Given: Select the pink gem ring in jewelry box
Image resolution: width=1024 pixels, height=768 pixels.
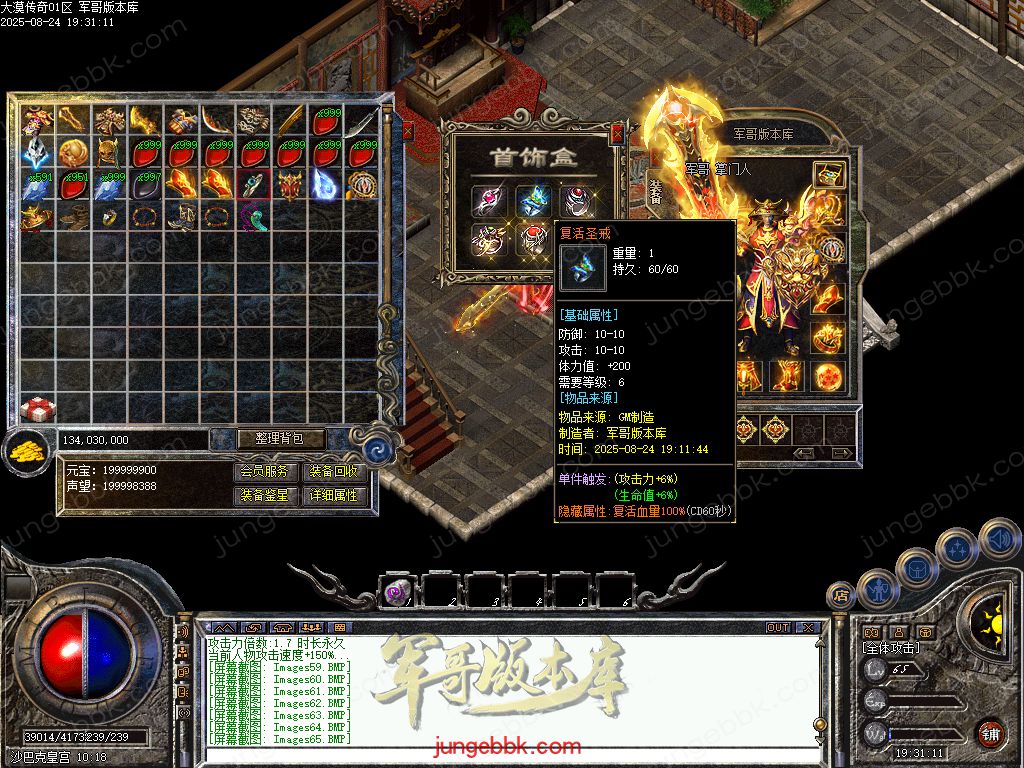Looking at the screenshot, I should (489, 200).
